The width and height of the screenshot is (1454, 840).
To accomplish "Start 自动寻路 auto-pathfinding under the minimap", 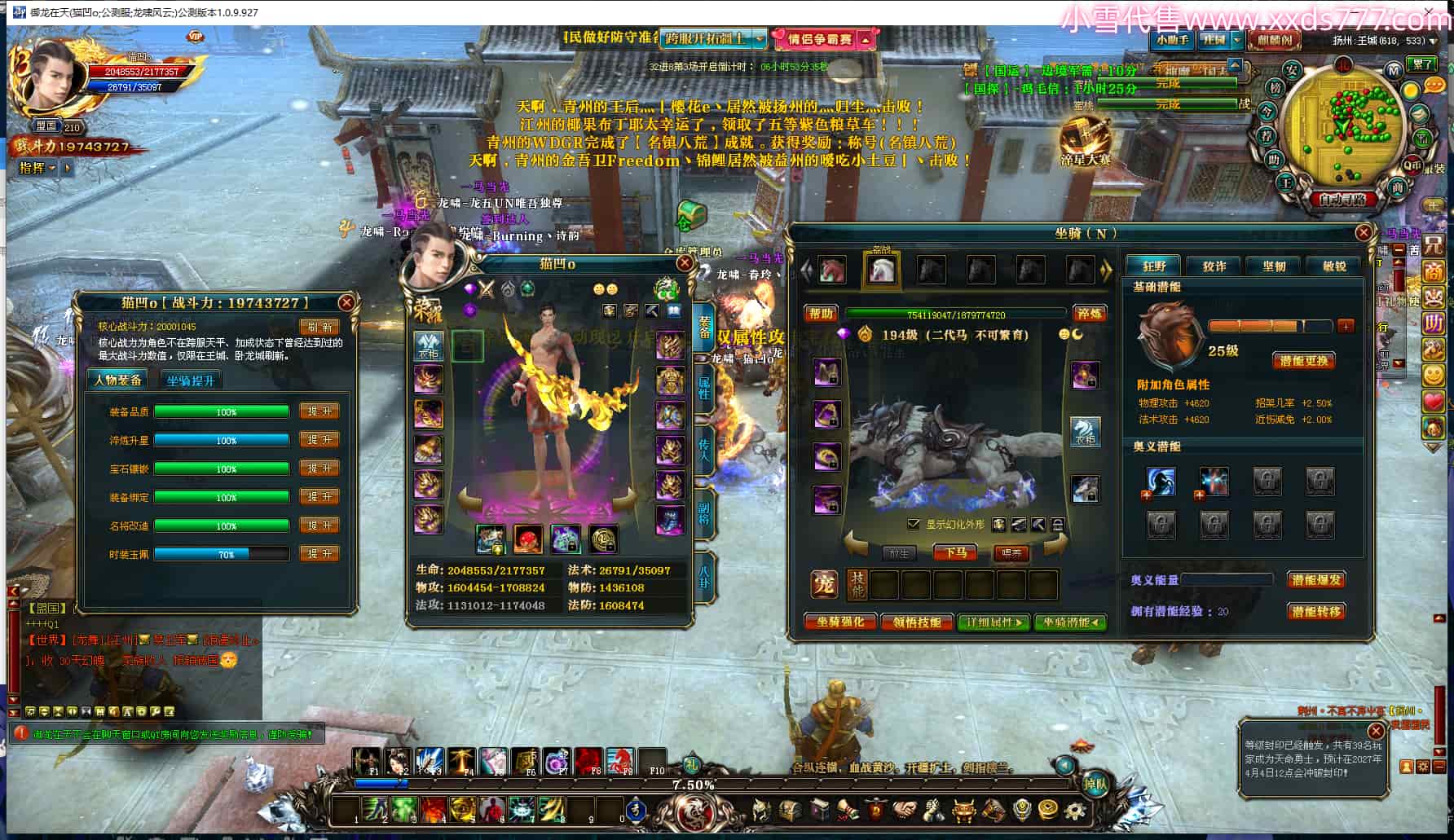I will (1342, 199).
